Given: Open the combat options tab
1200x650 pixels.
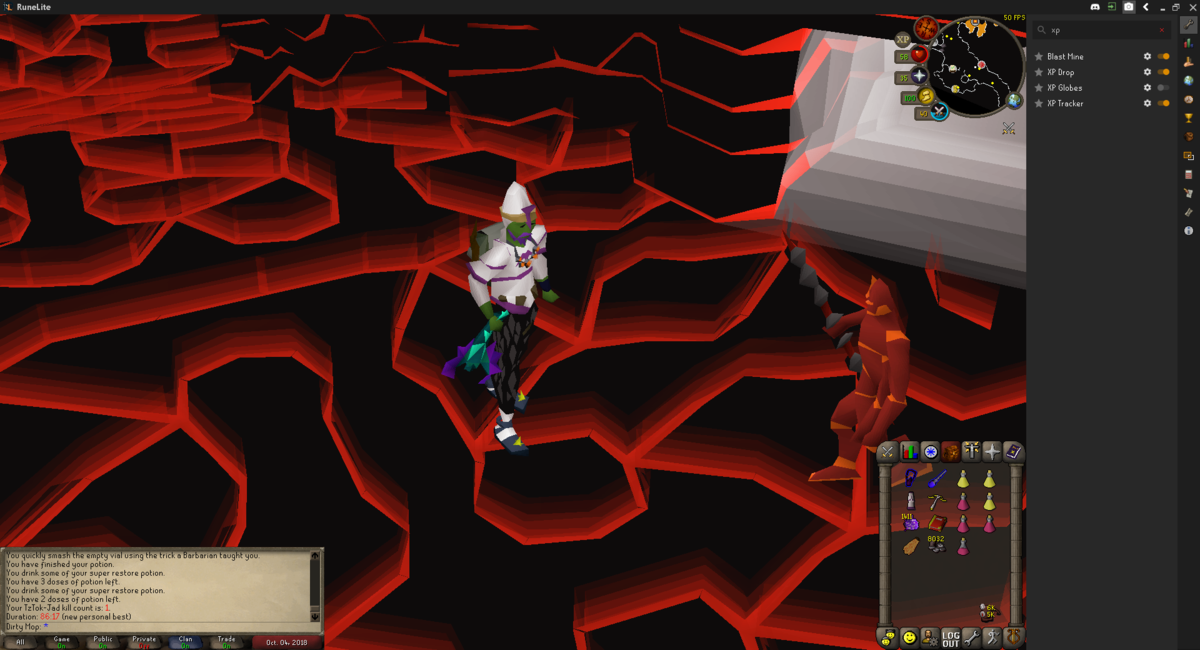Looking at the screenshot, I should [887, 452].
